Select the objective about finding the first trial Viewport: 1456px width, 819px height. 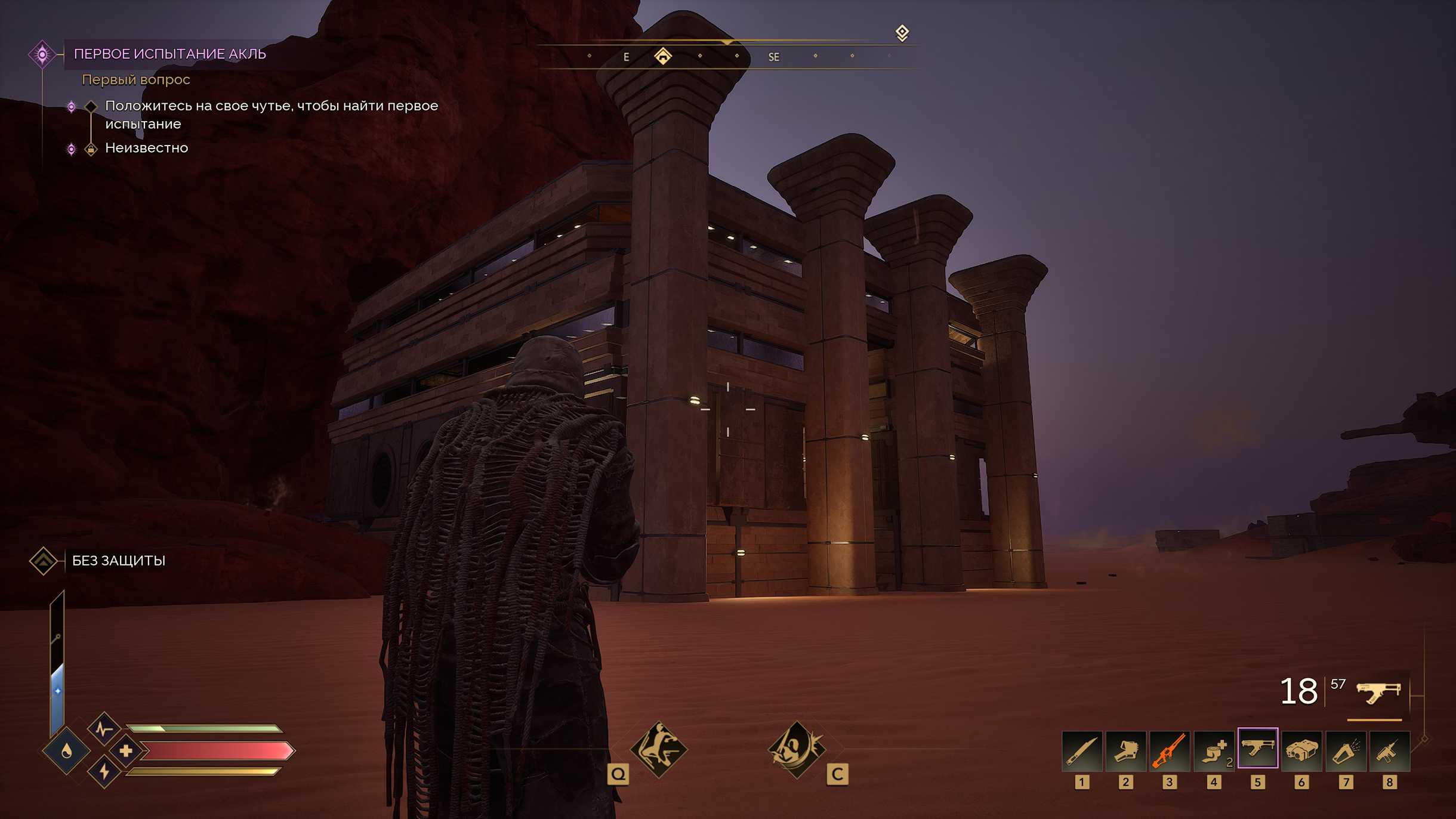[271, 115]
